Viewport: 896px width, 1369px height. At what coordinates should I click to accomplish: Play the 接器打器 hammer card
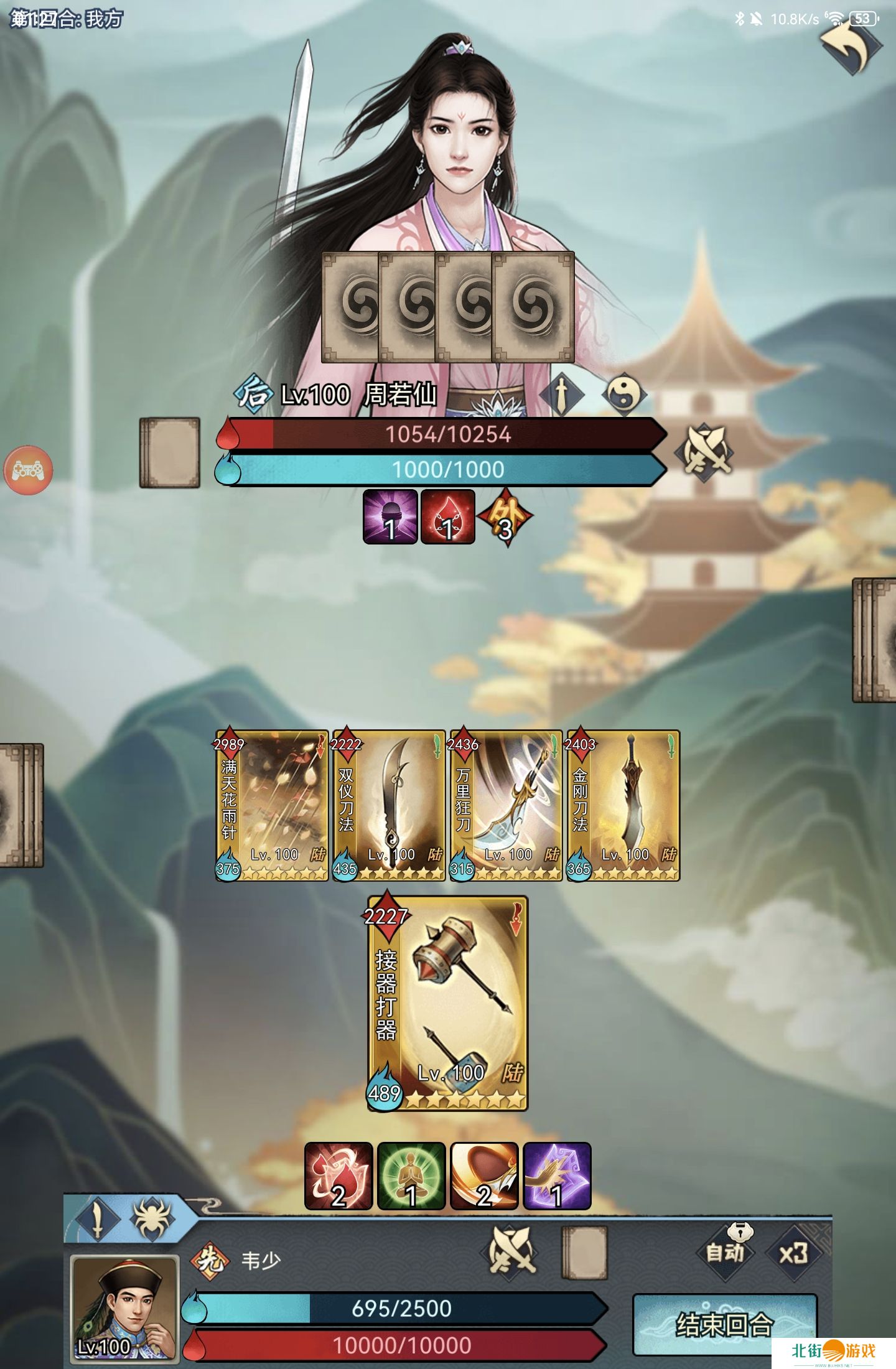448,1003
